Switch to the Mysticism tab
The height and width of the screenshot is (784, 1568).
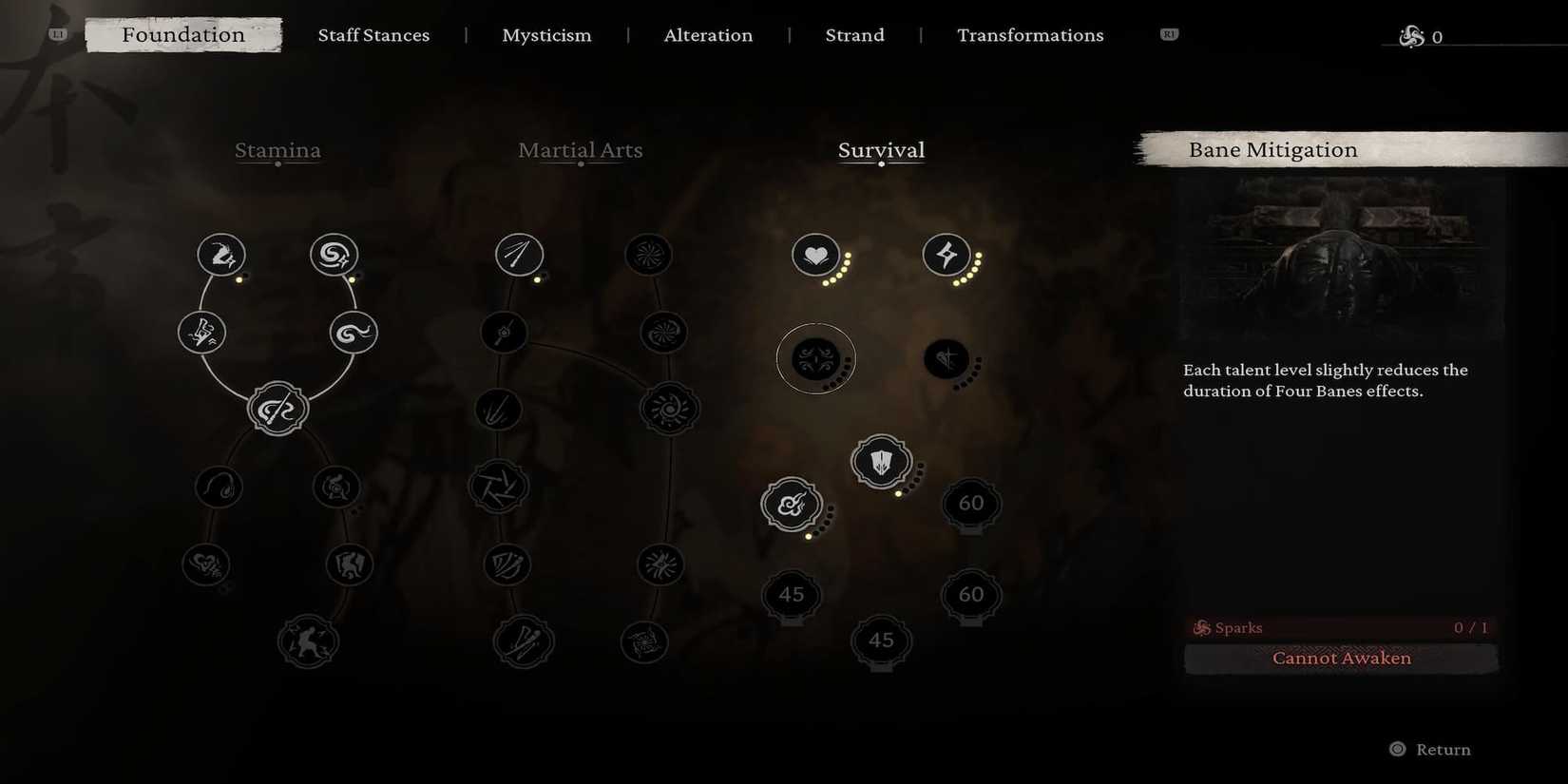click(x=546, y=35)
